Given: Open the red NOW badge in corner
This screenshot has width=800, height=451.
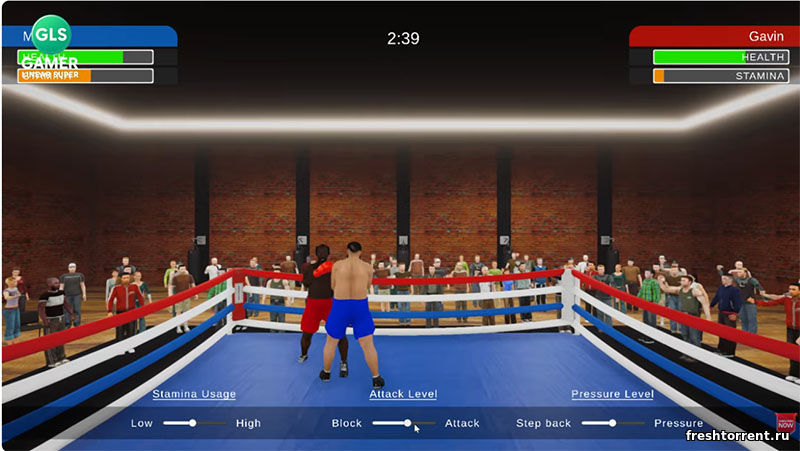Looking at the screenshot, I should (786, 423).
